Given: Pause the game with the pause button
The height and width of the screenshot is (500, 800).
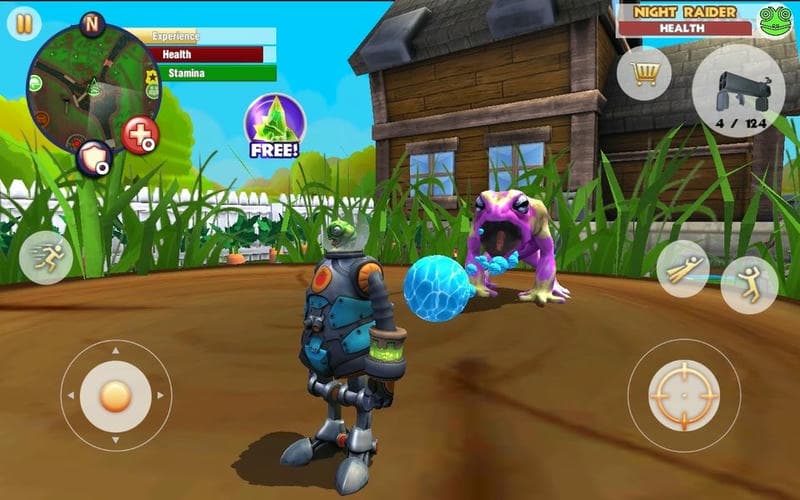Looking at the screenshot, I should 22,22.
